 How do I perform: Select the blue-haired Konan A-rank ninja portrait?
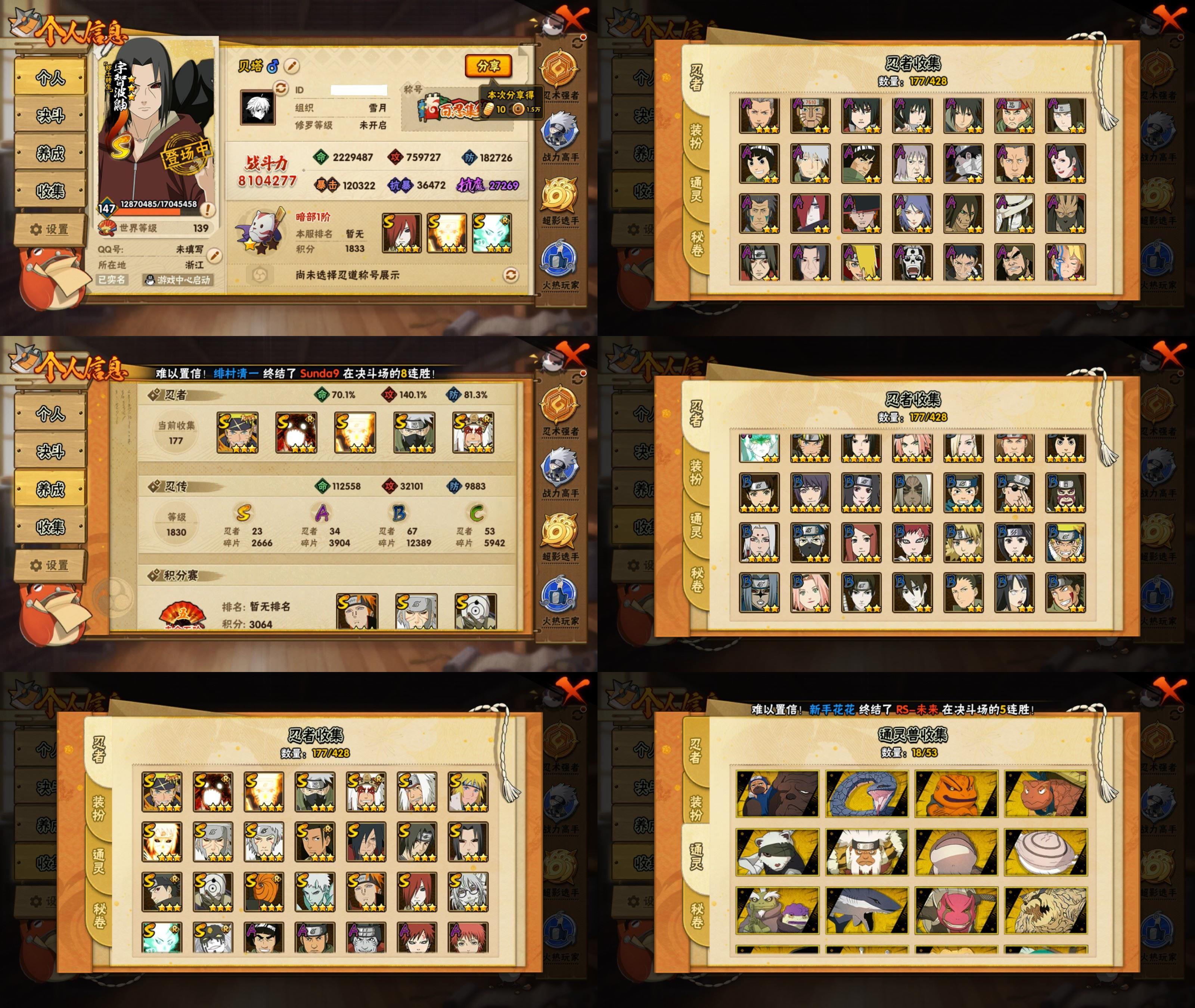[x=912, y=214]
